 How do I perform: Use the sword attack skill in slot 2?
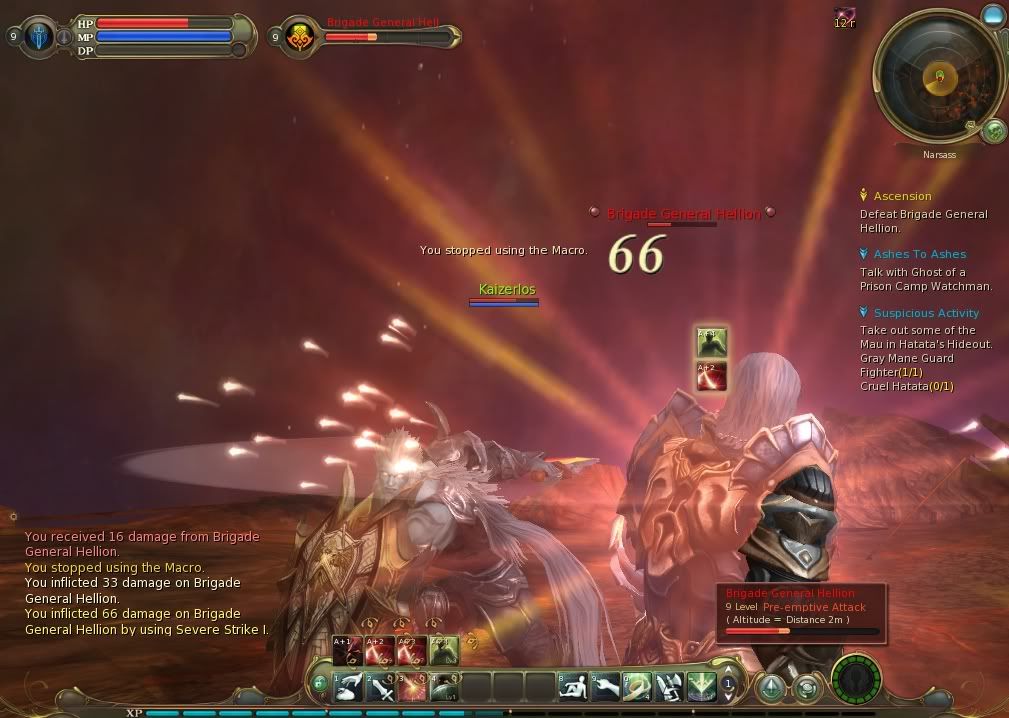tap(381, 687)
